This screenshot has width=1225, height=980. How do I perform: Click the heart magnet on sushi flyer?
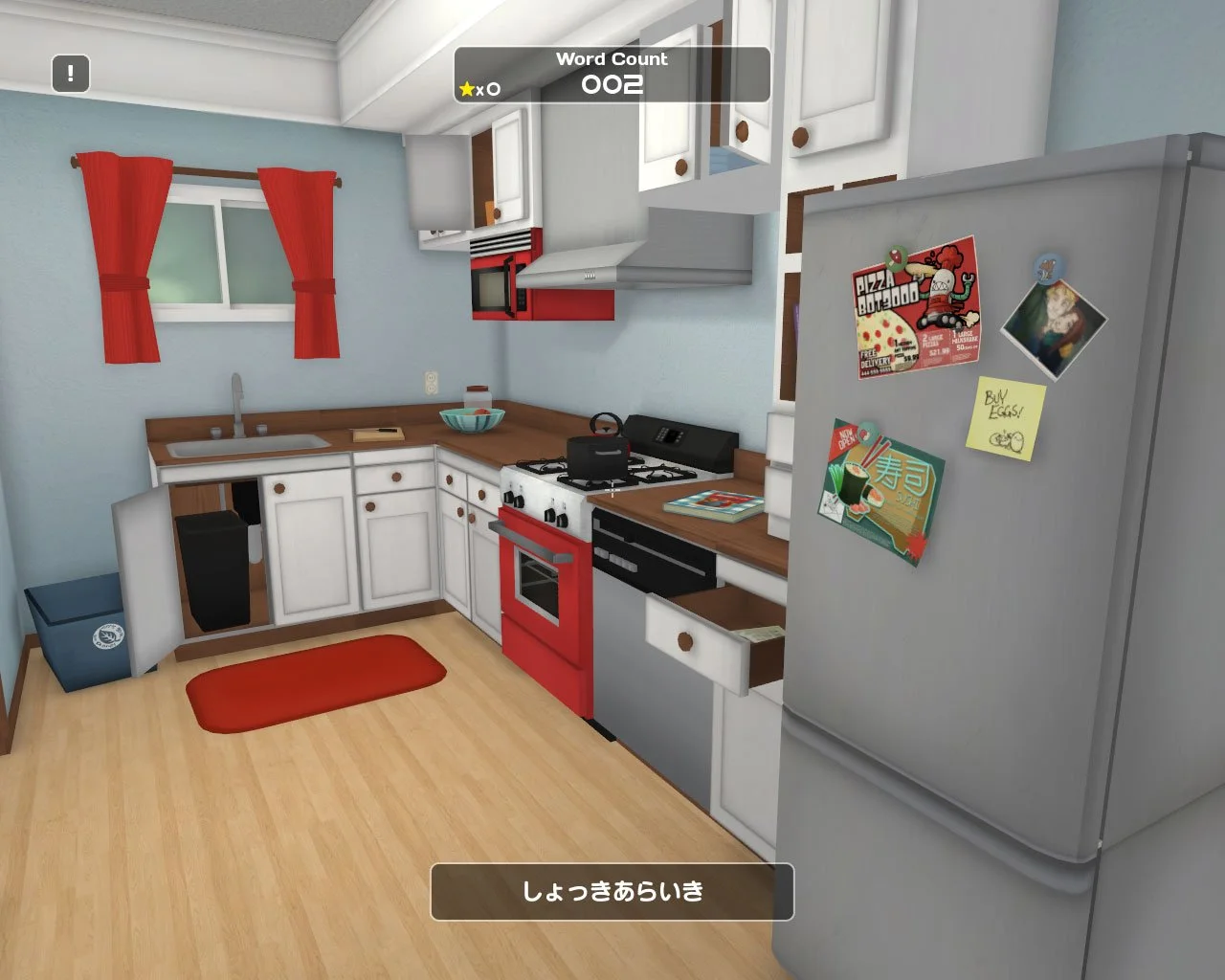[x=866, y=434]
